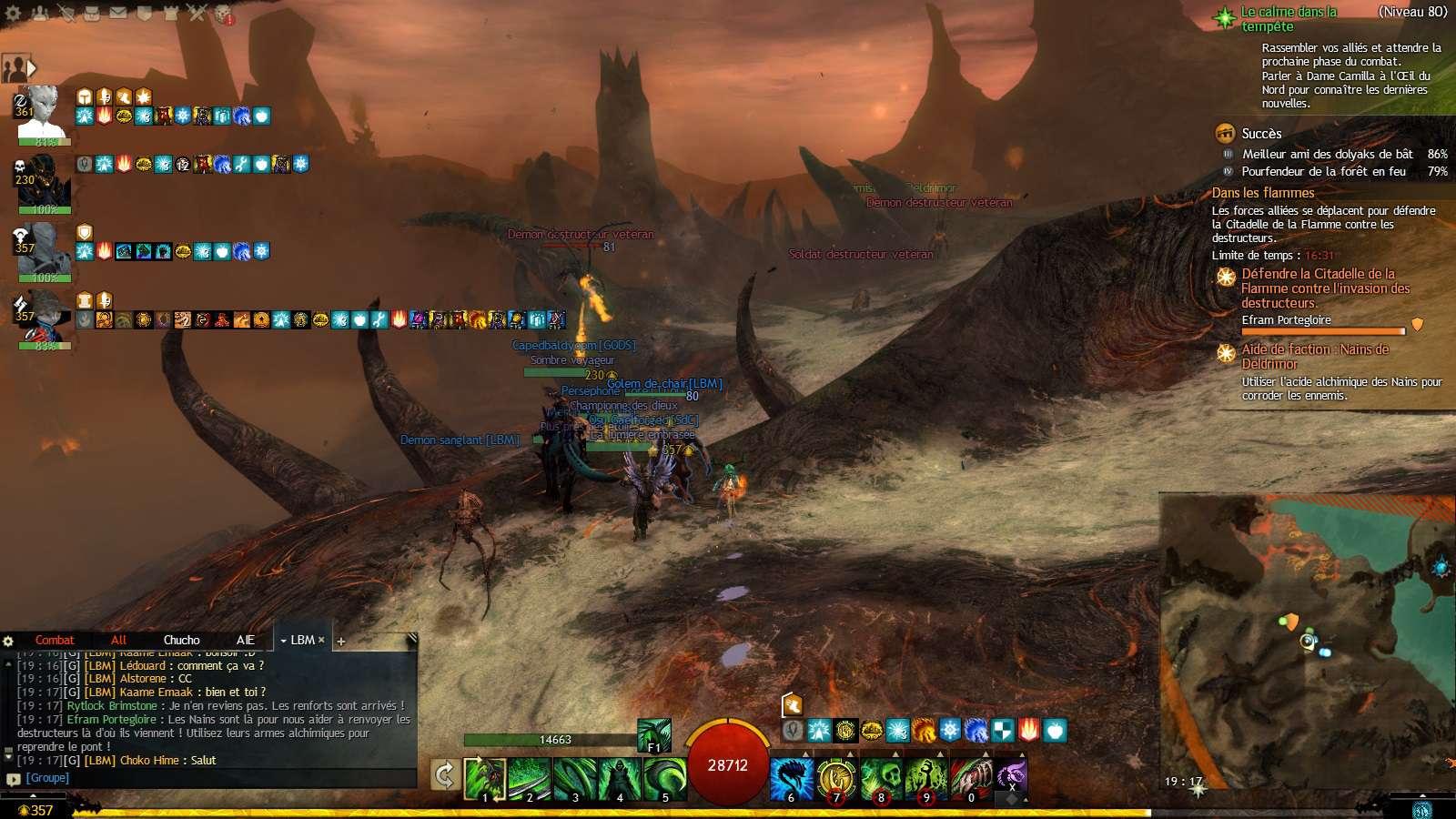The width and height of the screenshot is (1456, 819).
Task: Use the F1 profession skill
Action: point(653,734)
